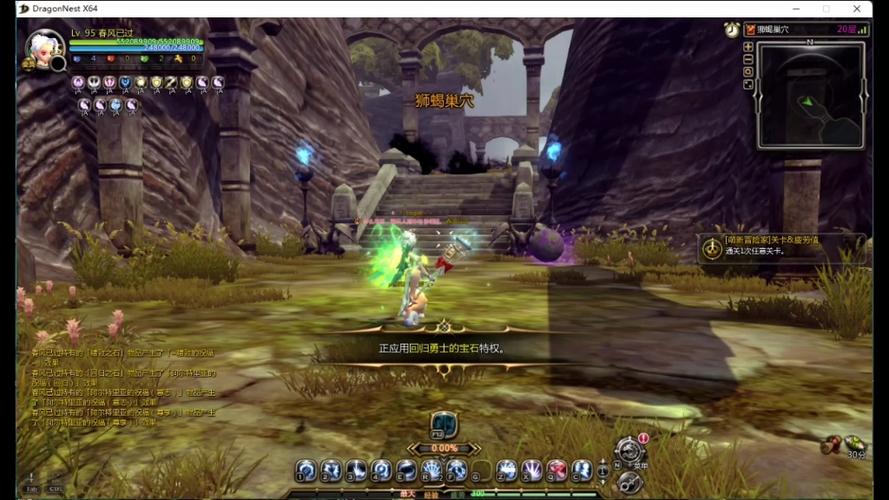The width and height of the screenshot is (889, 500).
Task: Open the minimap view
Action: coord(810,95)
